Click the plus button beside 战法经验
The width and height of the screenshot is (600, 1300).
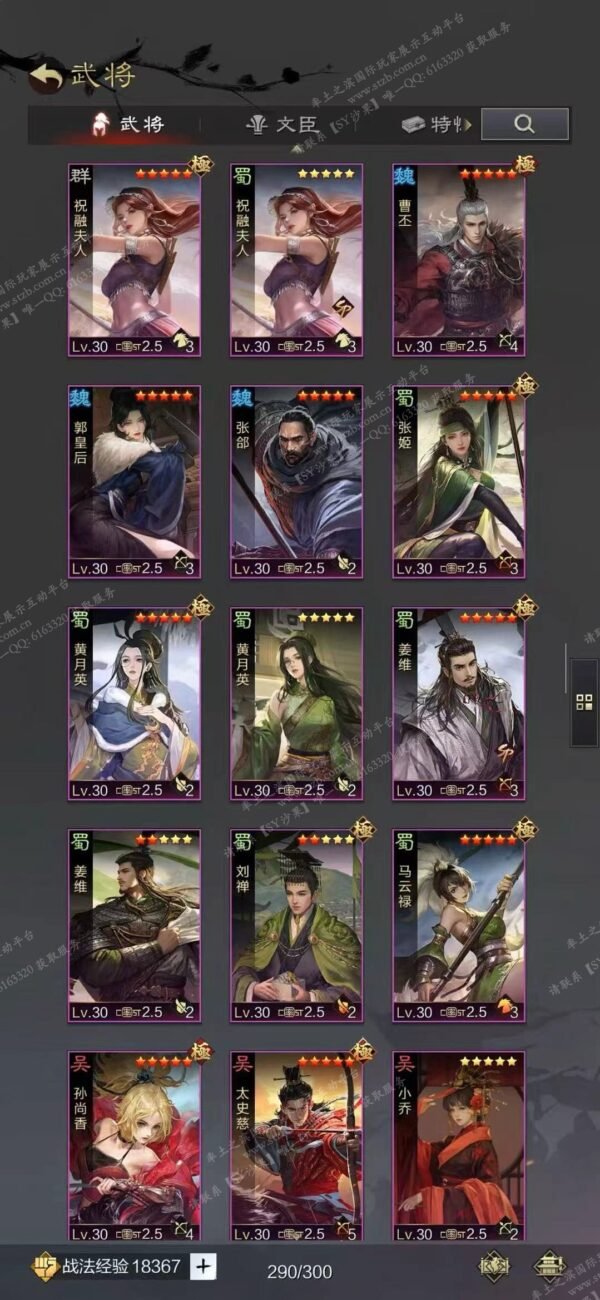pyautogui.click(x=203, y=1266)
